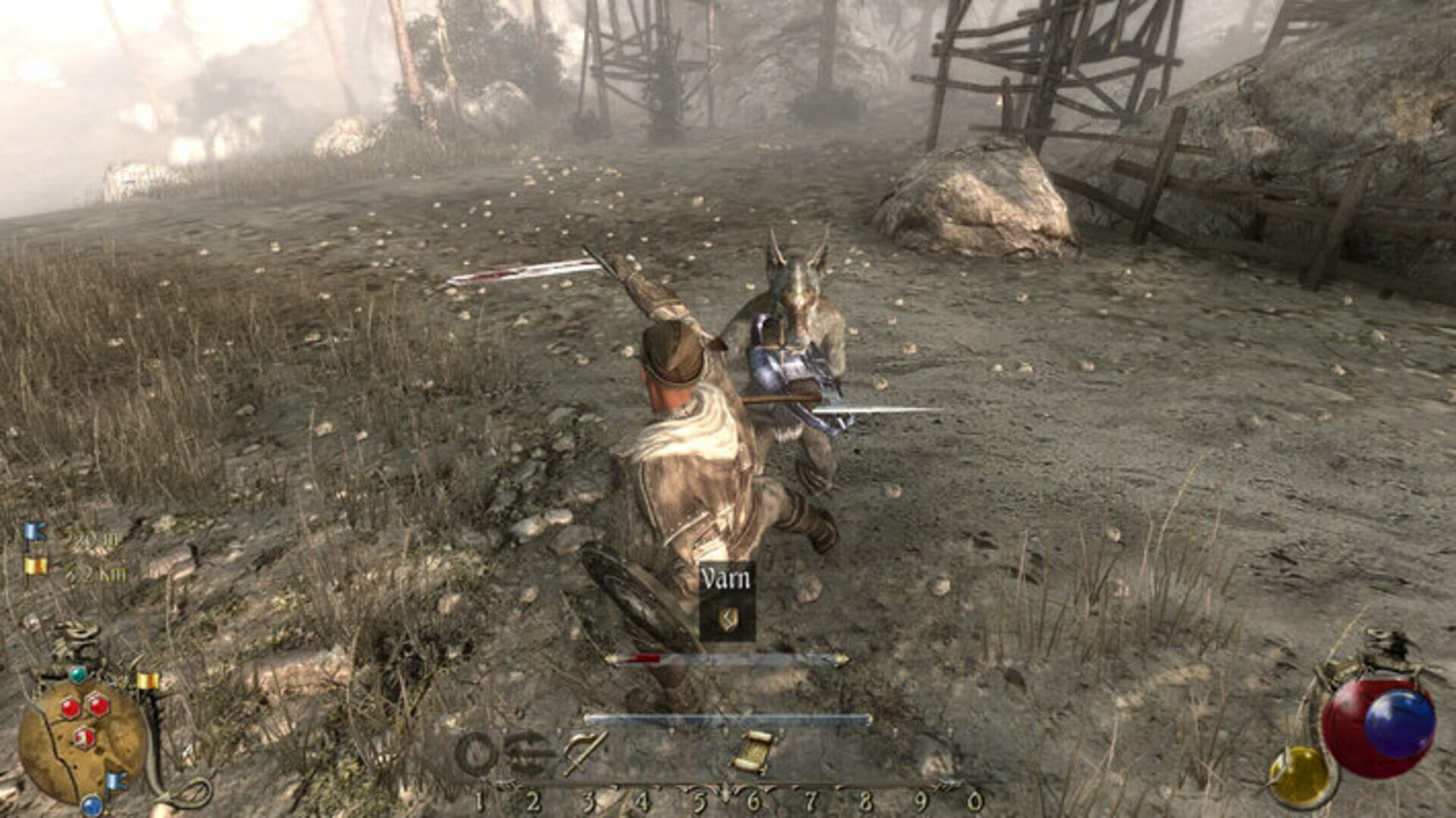
Task: Select quickslot number 1
Action: coord(481,801)
